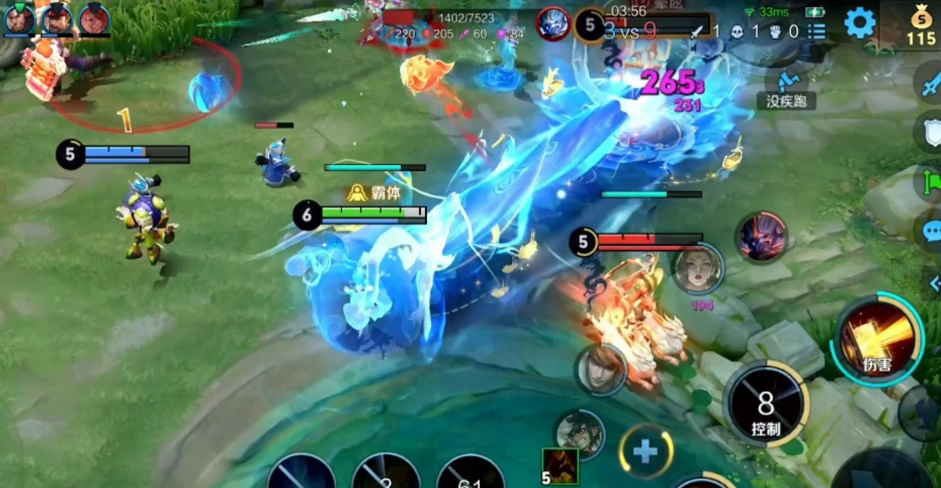Open the settings gear menu
The image size is (941, 488).
coord(859,22)
